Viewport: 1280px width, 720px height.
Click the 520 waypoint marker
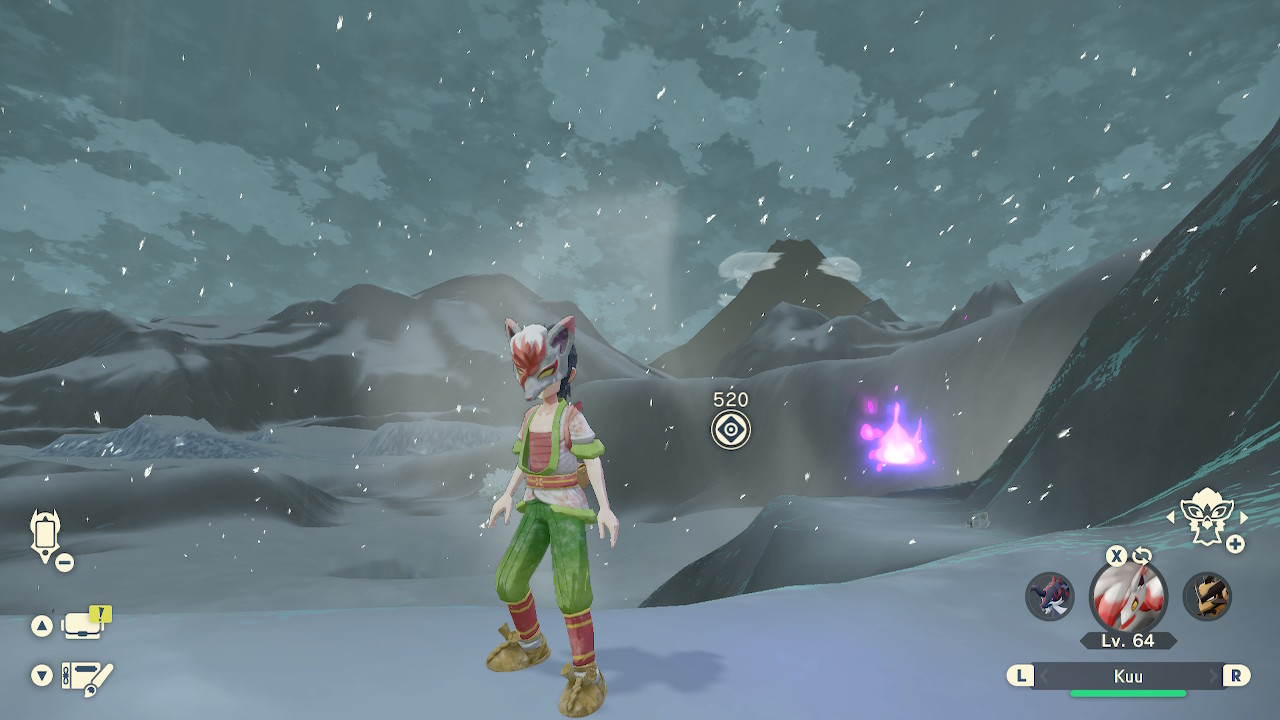click(x=731, y=430)
